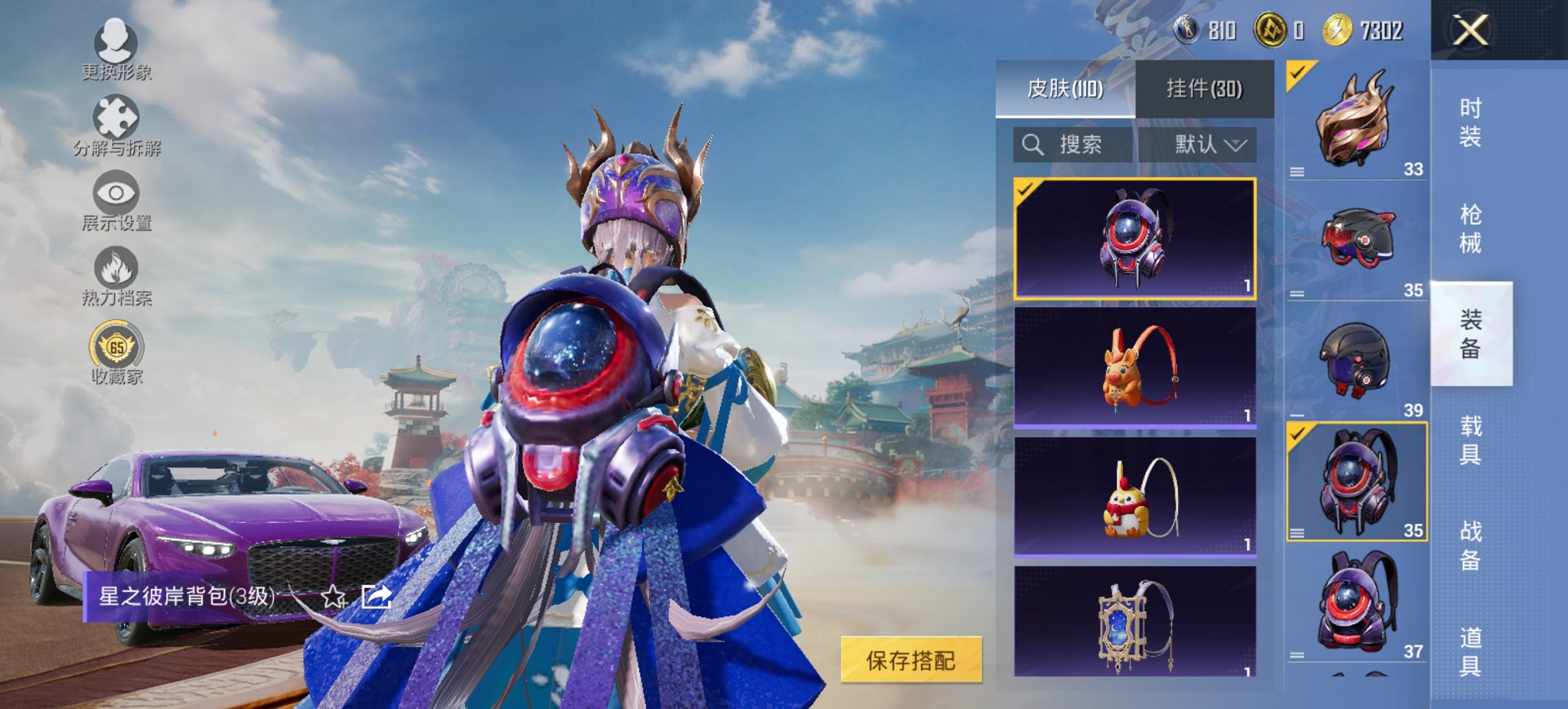Open the search field magnifier icon
The image size is (1568, 709).
(1033, 145)
